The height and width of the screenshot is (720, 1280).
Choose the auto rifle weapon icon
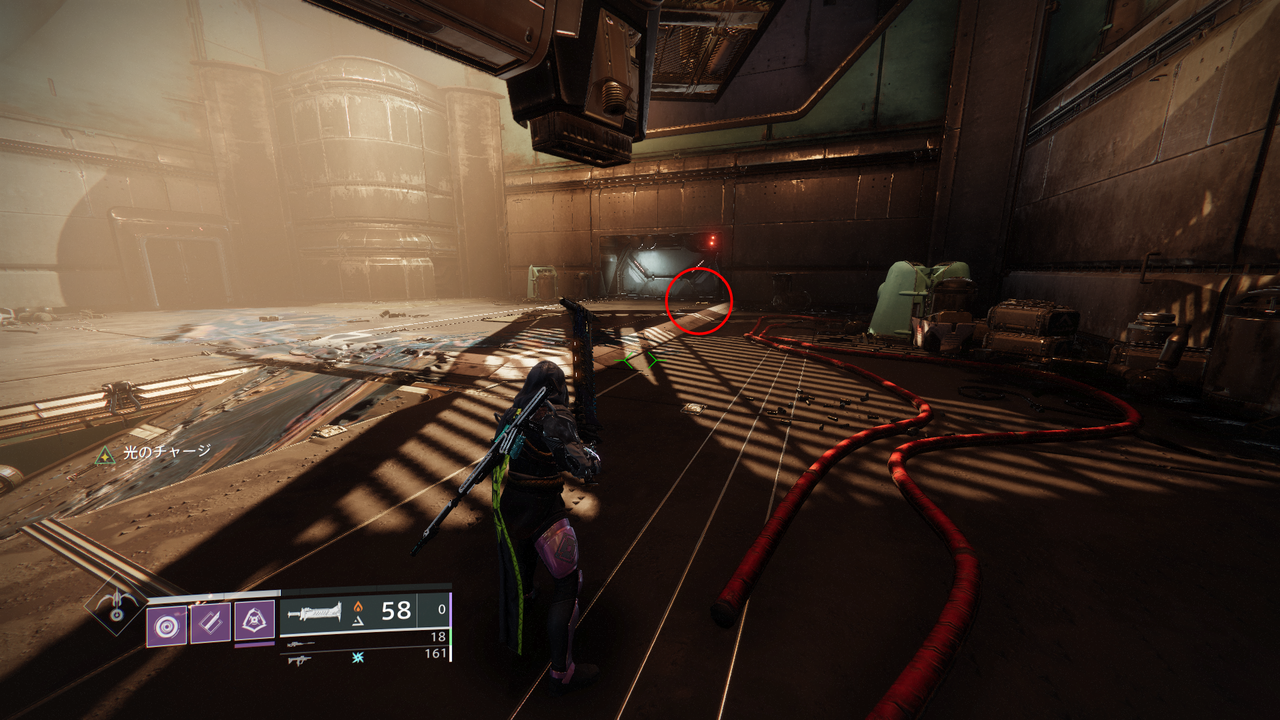(298, 658)
